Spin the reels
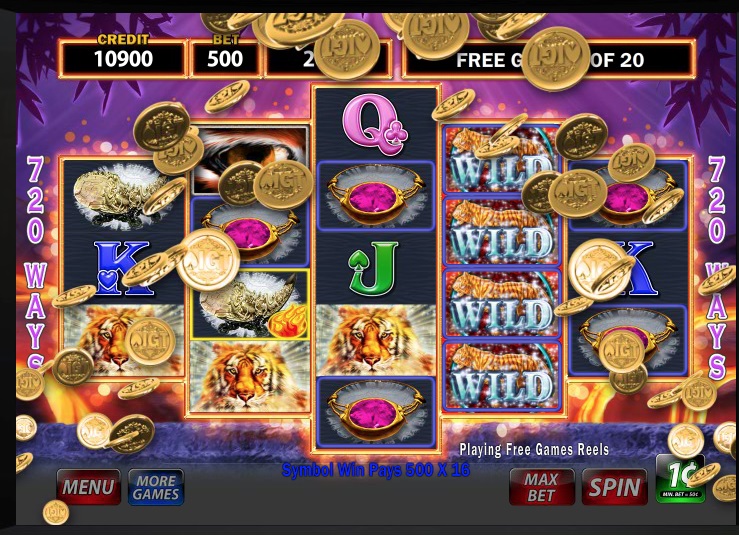The height and width of the screenshot is (535, 739). pos(613,487)
